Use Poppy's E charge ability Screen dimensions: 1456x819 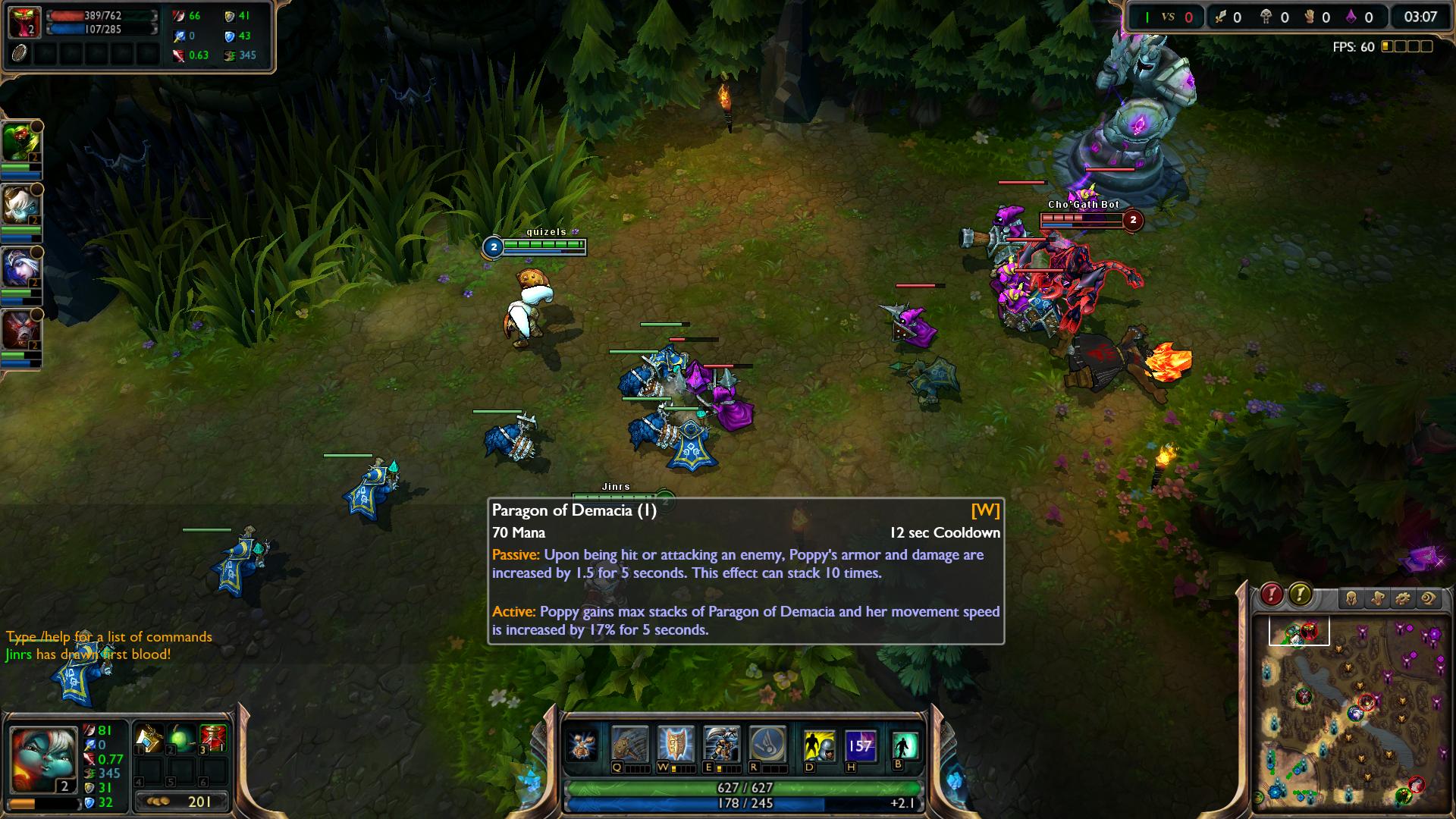point(721,744)
